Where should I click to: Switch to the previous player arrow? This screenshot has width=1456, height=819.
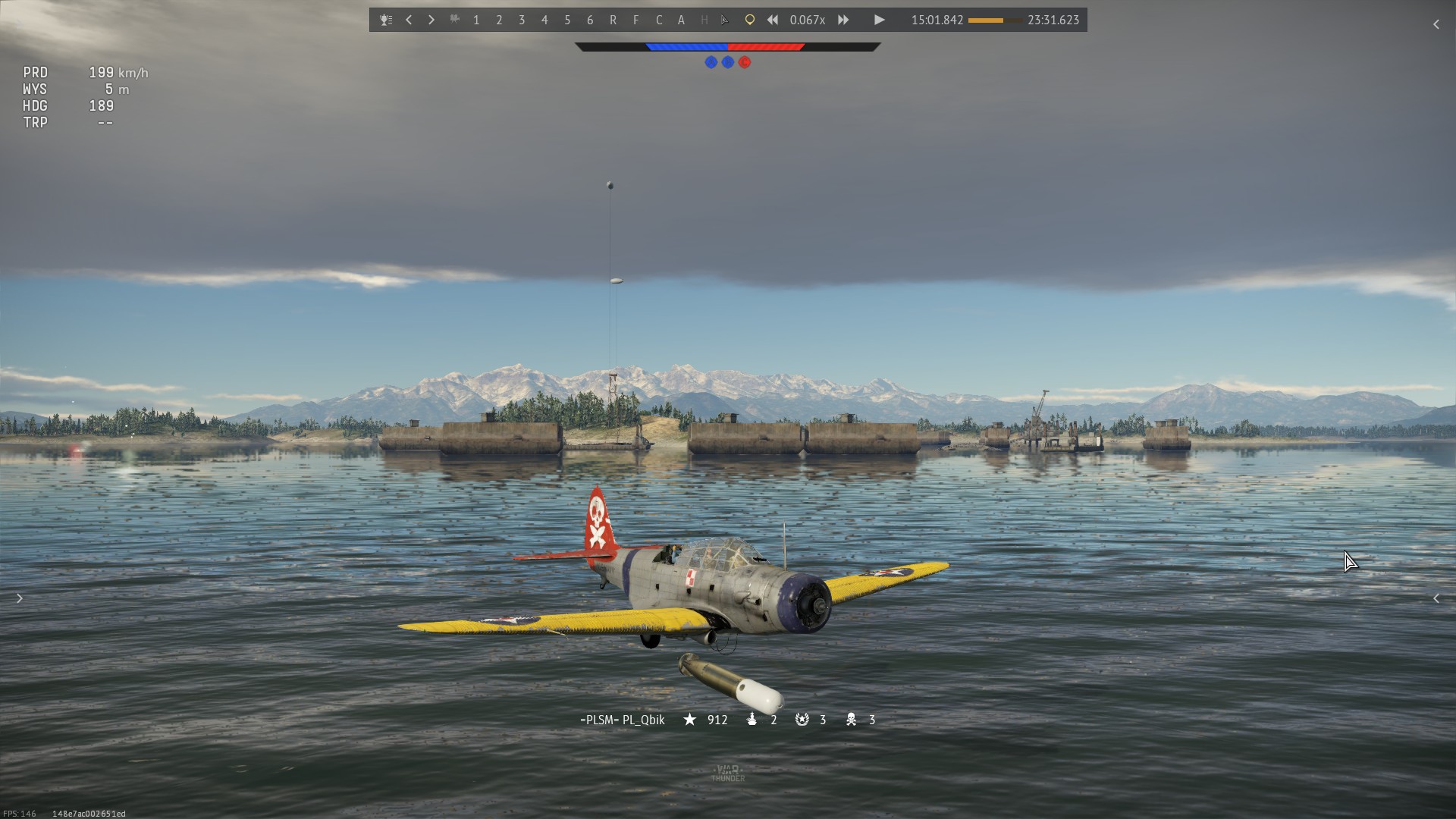(409, 20)
